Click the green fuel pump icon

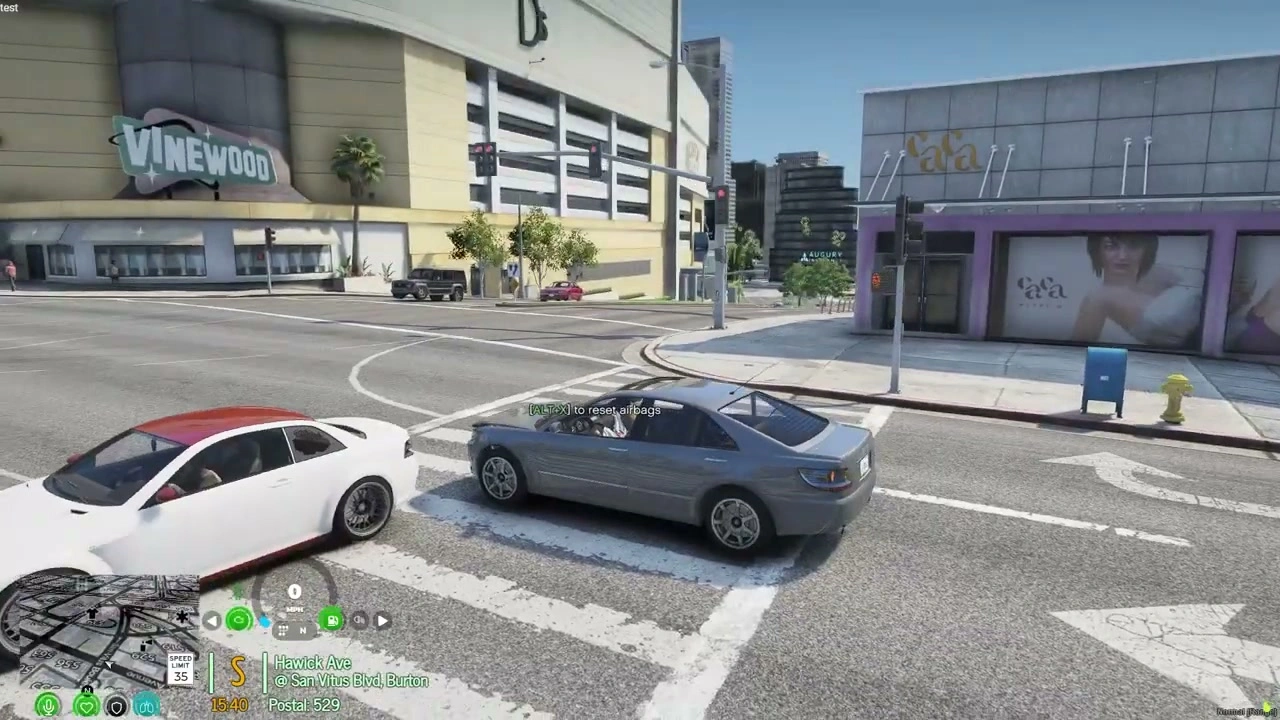tap(330, 620)
